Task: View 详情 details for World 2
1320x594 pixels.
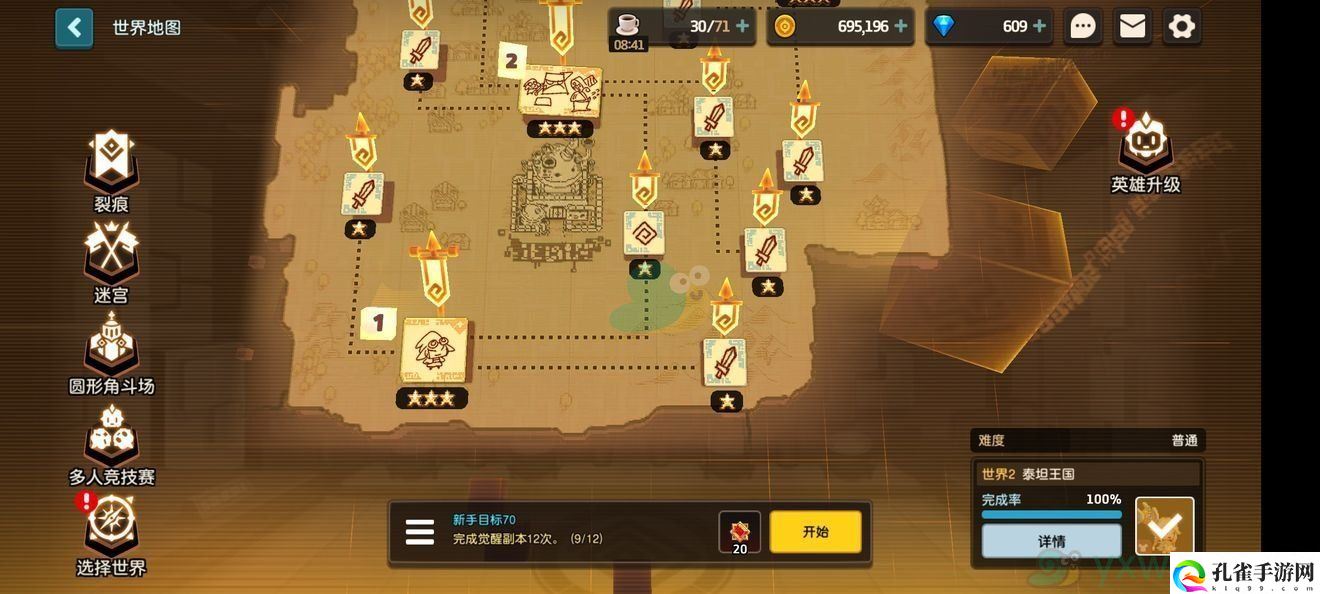Action: [1051, 541]
